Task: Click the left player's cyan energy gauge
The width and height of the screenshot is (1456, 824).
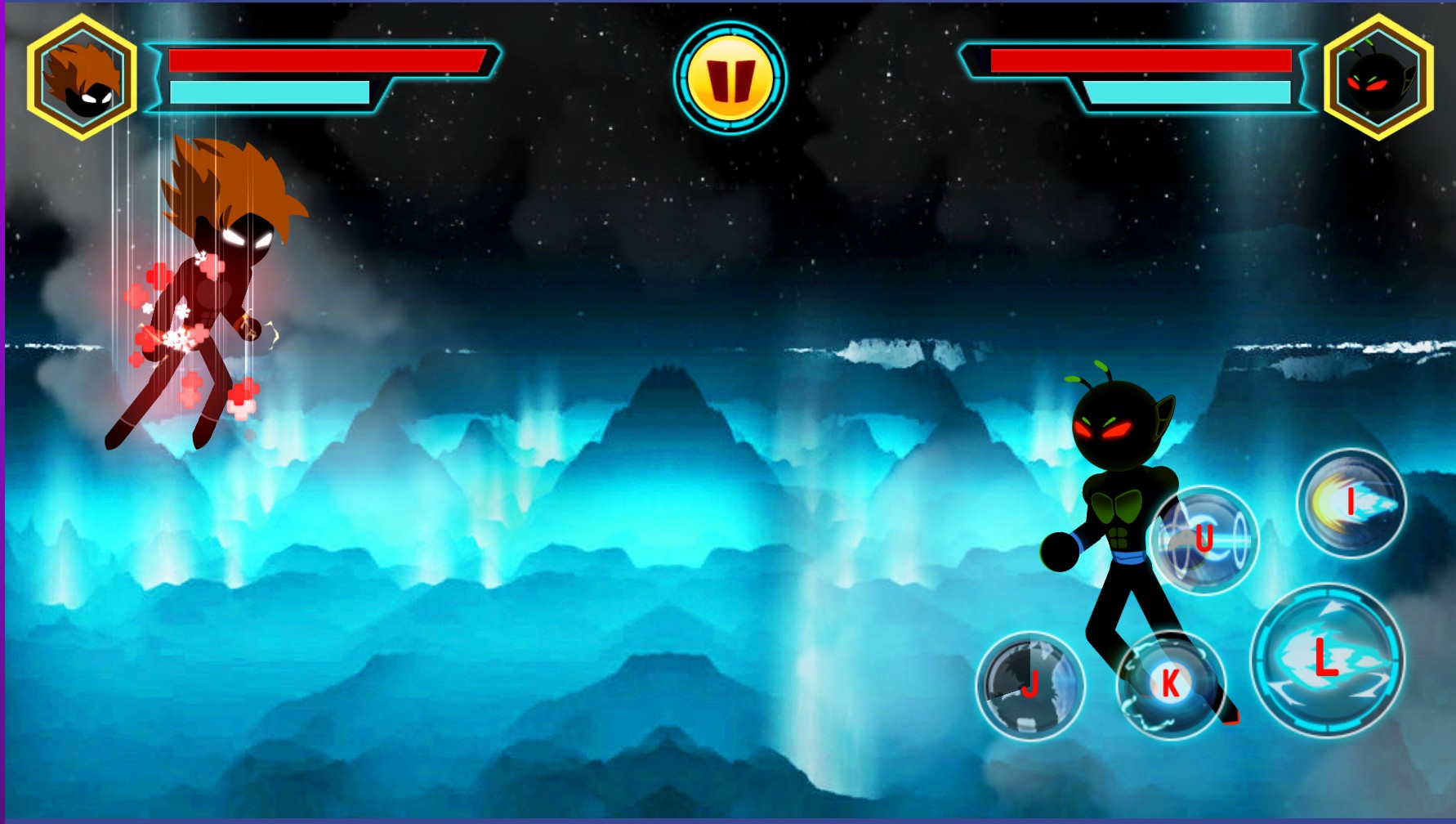Action: [270, 92]
